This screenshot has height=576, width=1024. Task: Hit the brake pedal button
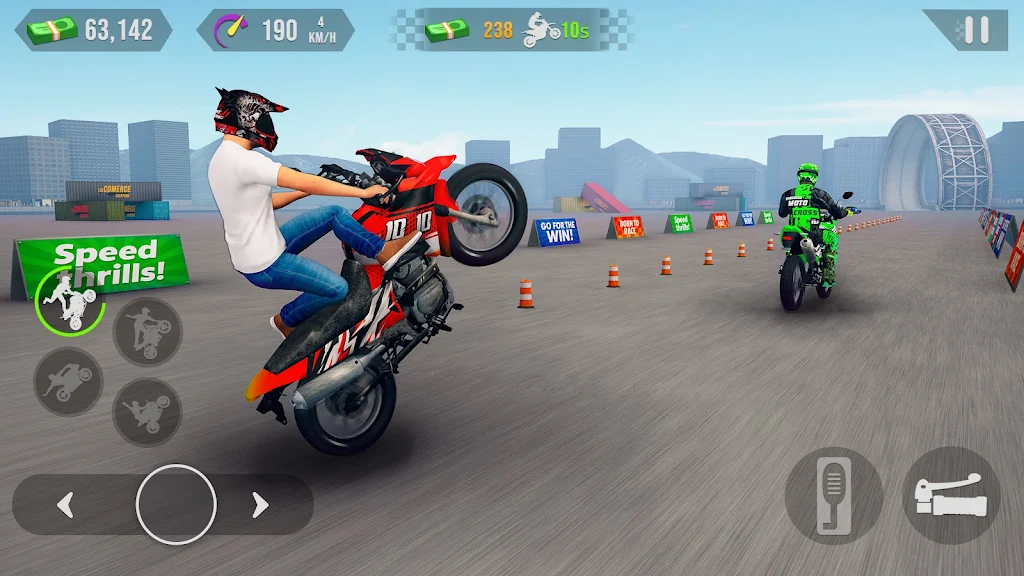(x=834, y=495)
